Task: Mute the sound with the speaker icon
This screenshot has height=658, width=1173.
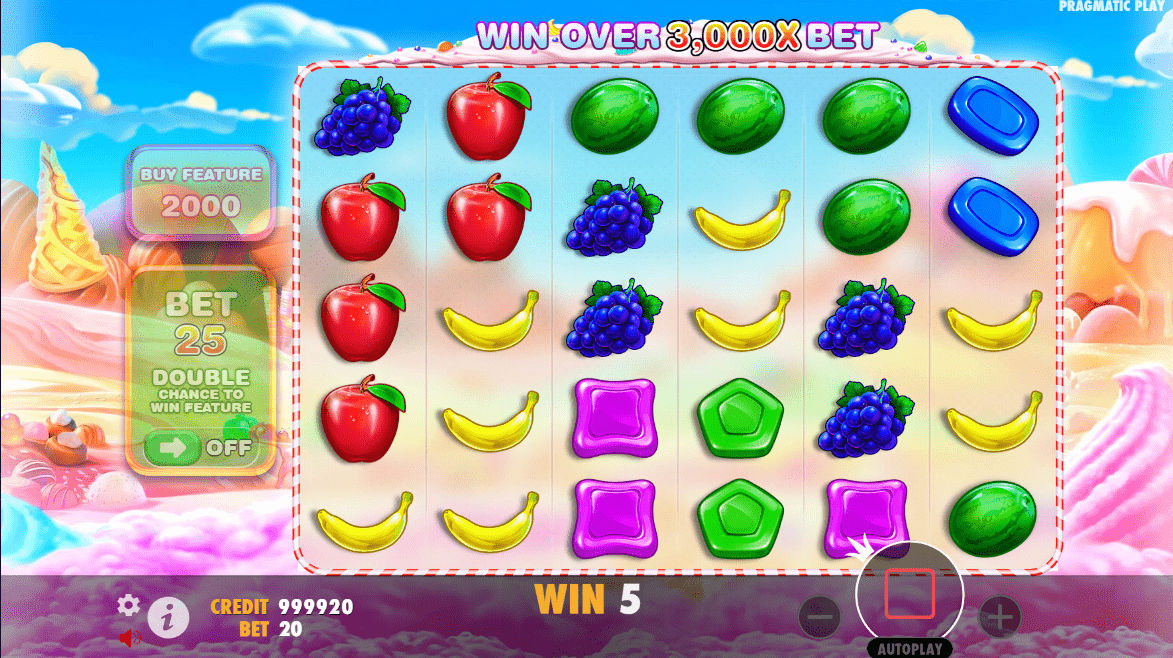Action: point(129,636)
